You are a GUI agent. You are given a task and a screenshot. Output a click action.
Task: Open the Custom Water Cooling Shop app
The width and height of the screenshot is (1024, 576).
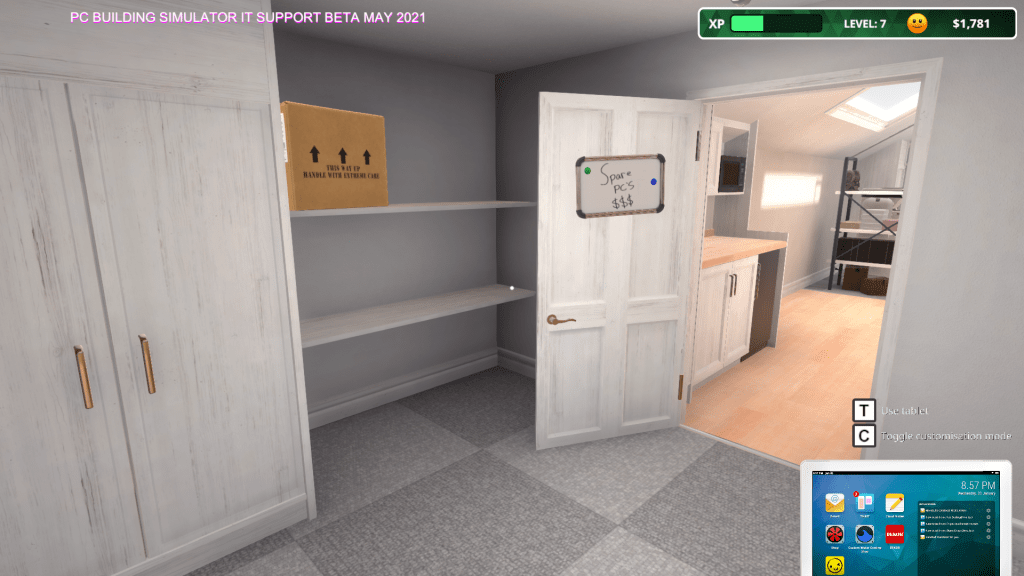pos(865,534)
